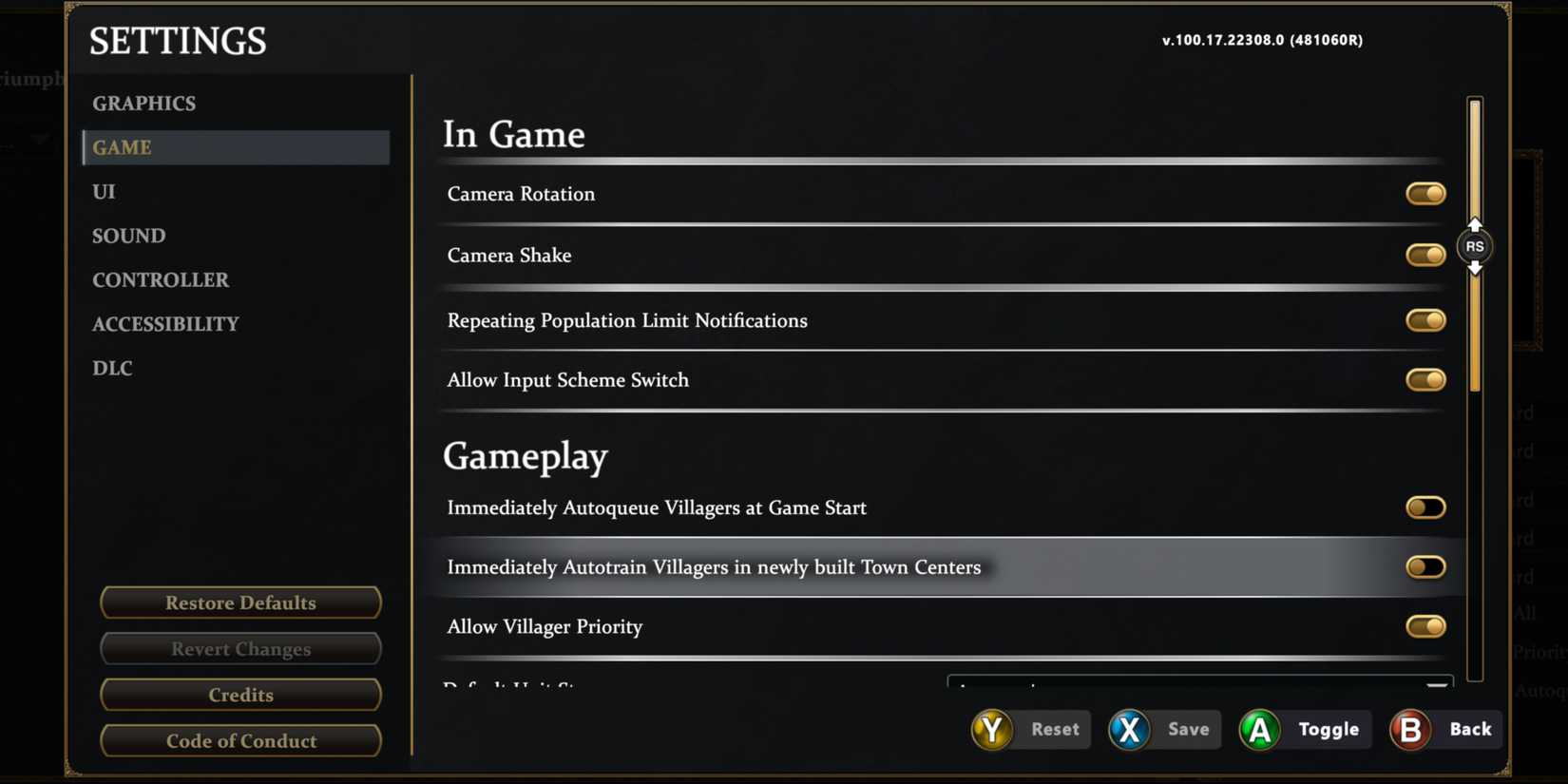Enable Immediately Autoqueue Villagers at Game Start
Image resolution: width=1568 pixels, height=784 pixels.
(x=1425, y=507)
